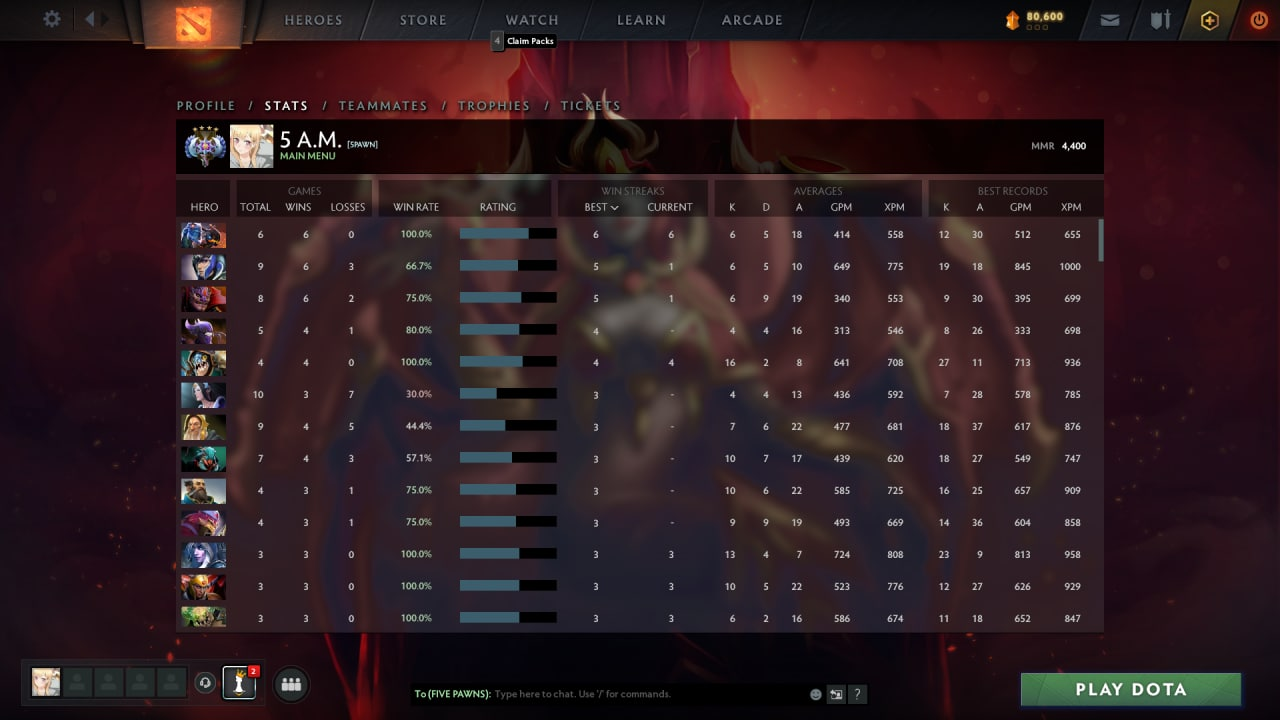Open the HEROES menu item

pyautogui.click(x=313, y=19)
